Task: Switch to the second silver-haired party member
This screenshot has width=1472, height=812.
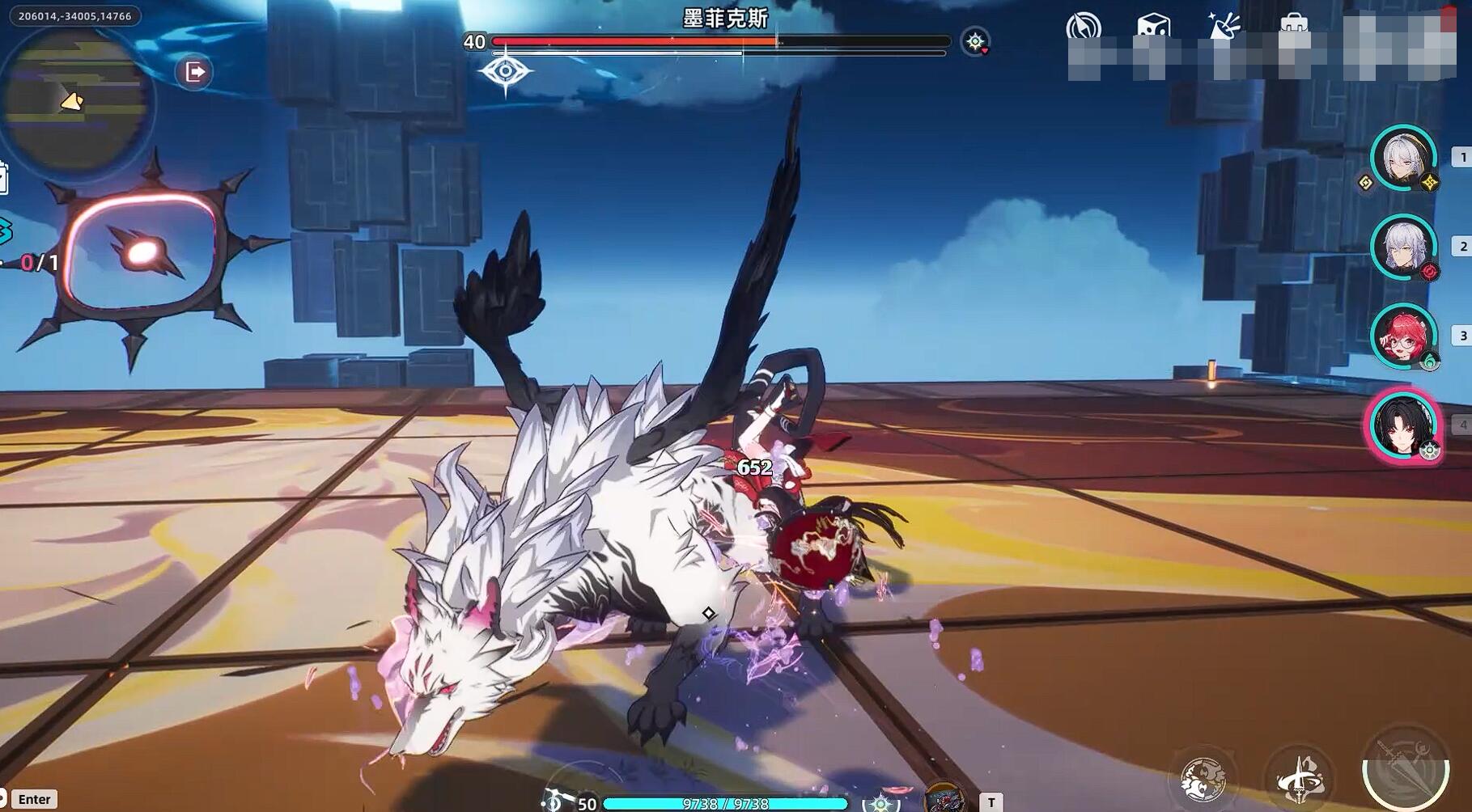Action: click(1403, 247)
